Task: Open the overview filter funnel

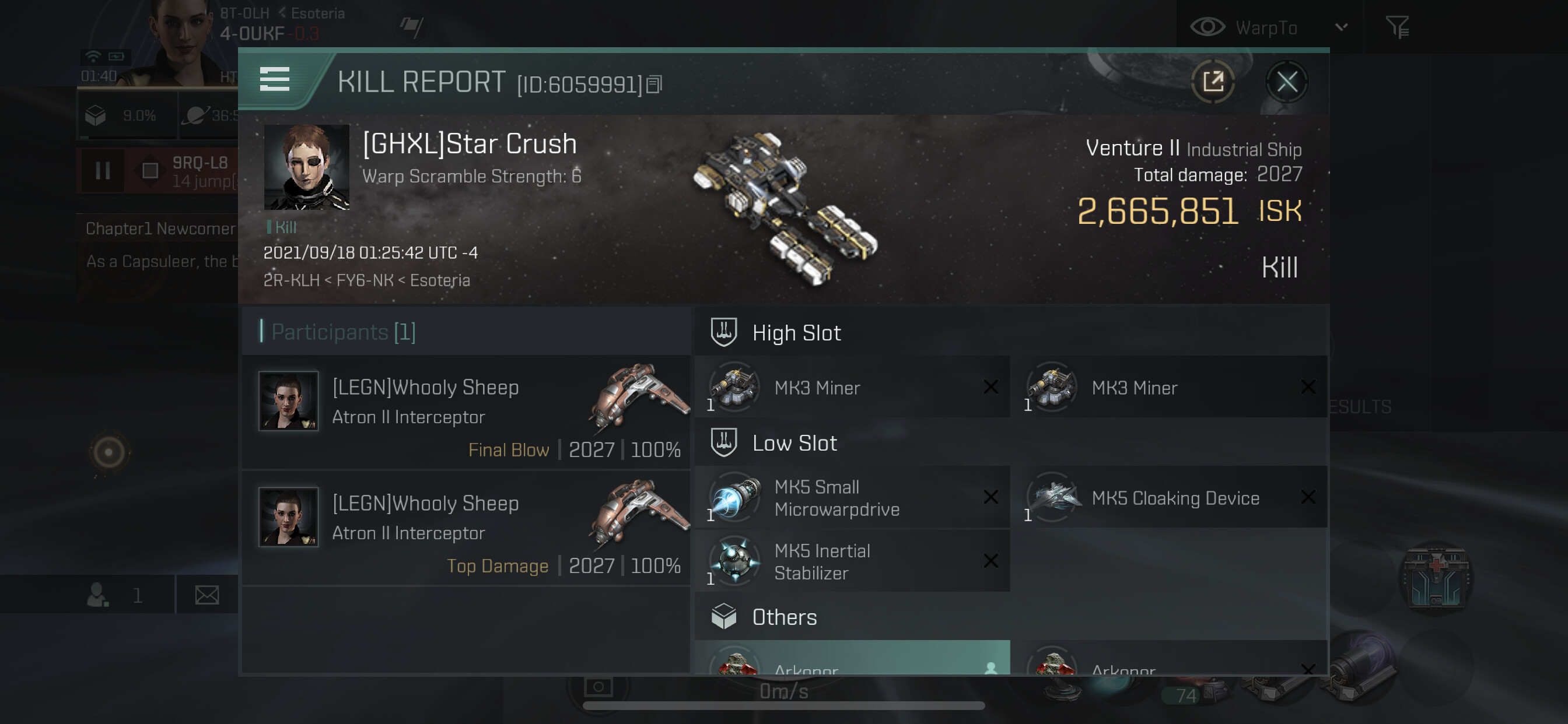Action: click(1397, 27)
